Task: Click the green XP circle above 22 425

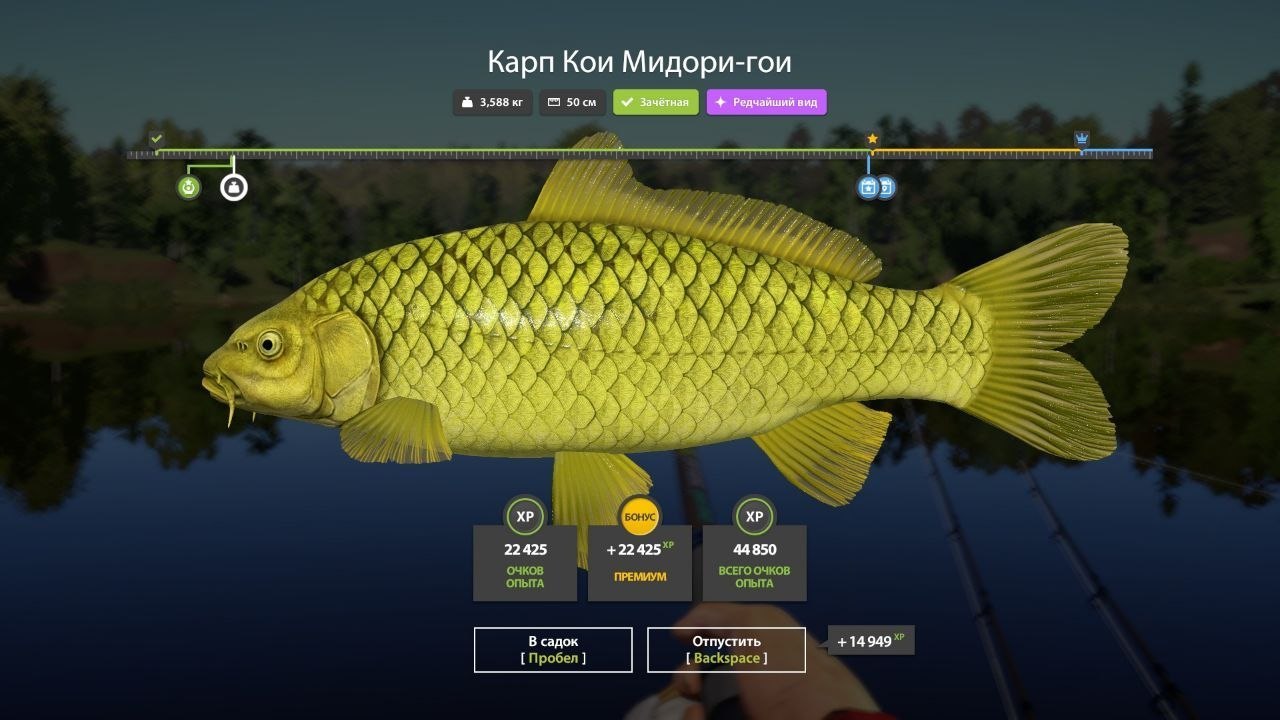Action: coord(525,516)
